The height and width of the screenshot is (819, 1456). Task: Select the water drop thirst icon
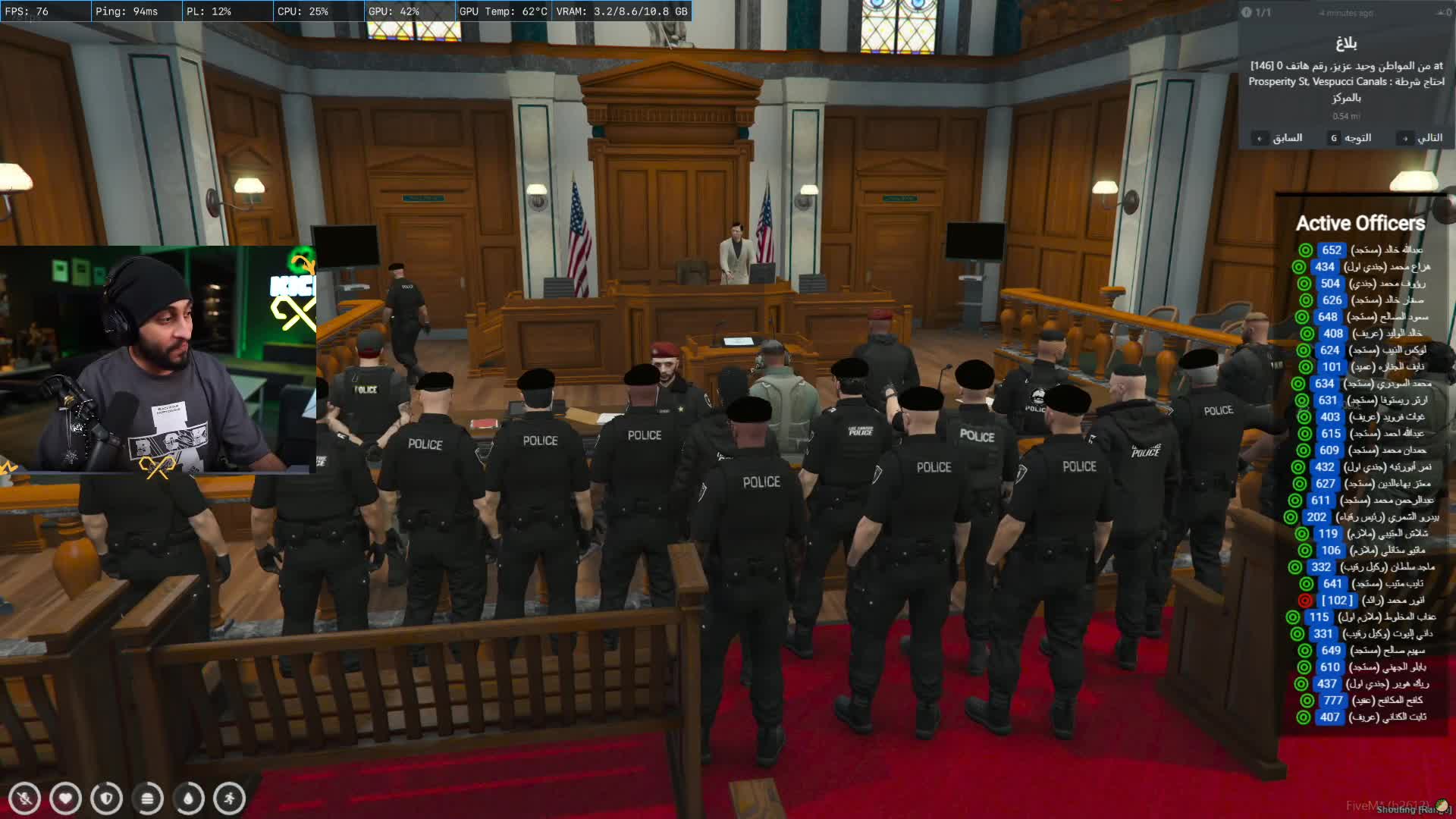pos(188,799)
